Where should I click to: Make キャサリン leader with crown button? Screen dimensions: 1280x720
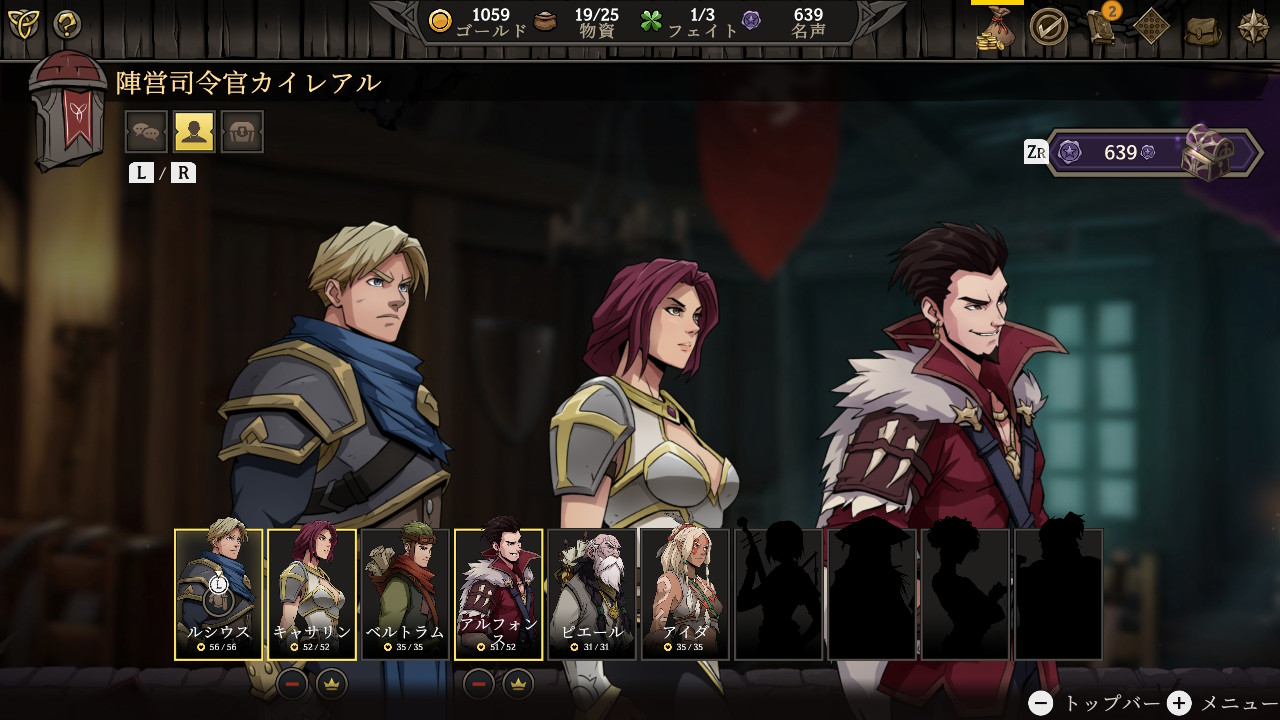(x=332, y=684)
